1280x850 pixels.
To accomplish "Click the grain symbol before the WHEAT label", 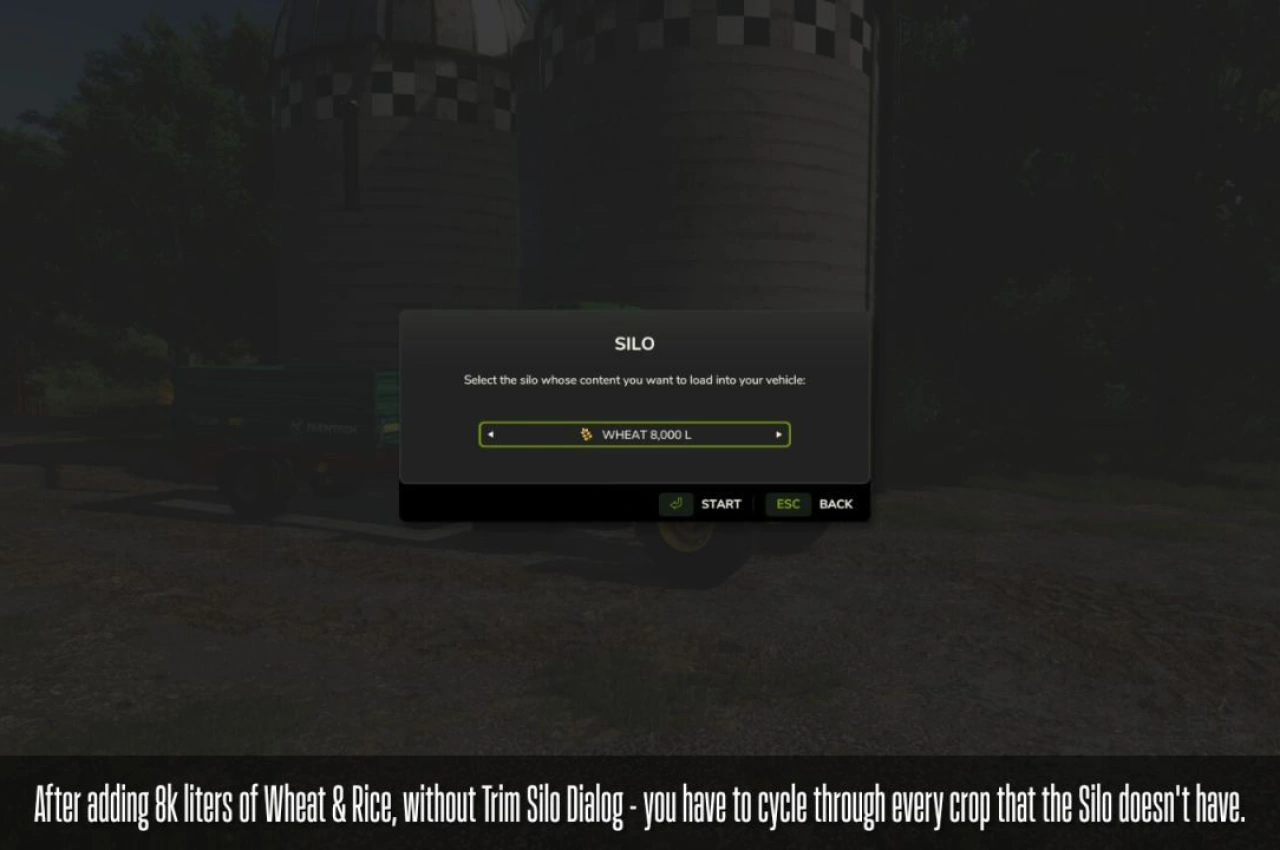I will tap(585, 434).
